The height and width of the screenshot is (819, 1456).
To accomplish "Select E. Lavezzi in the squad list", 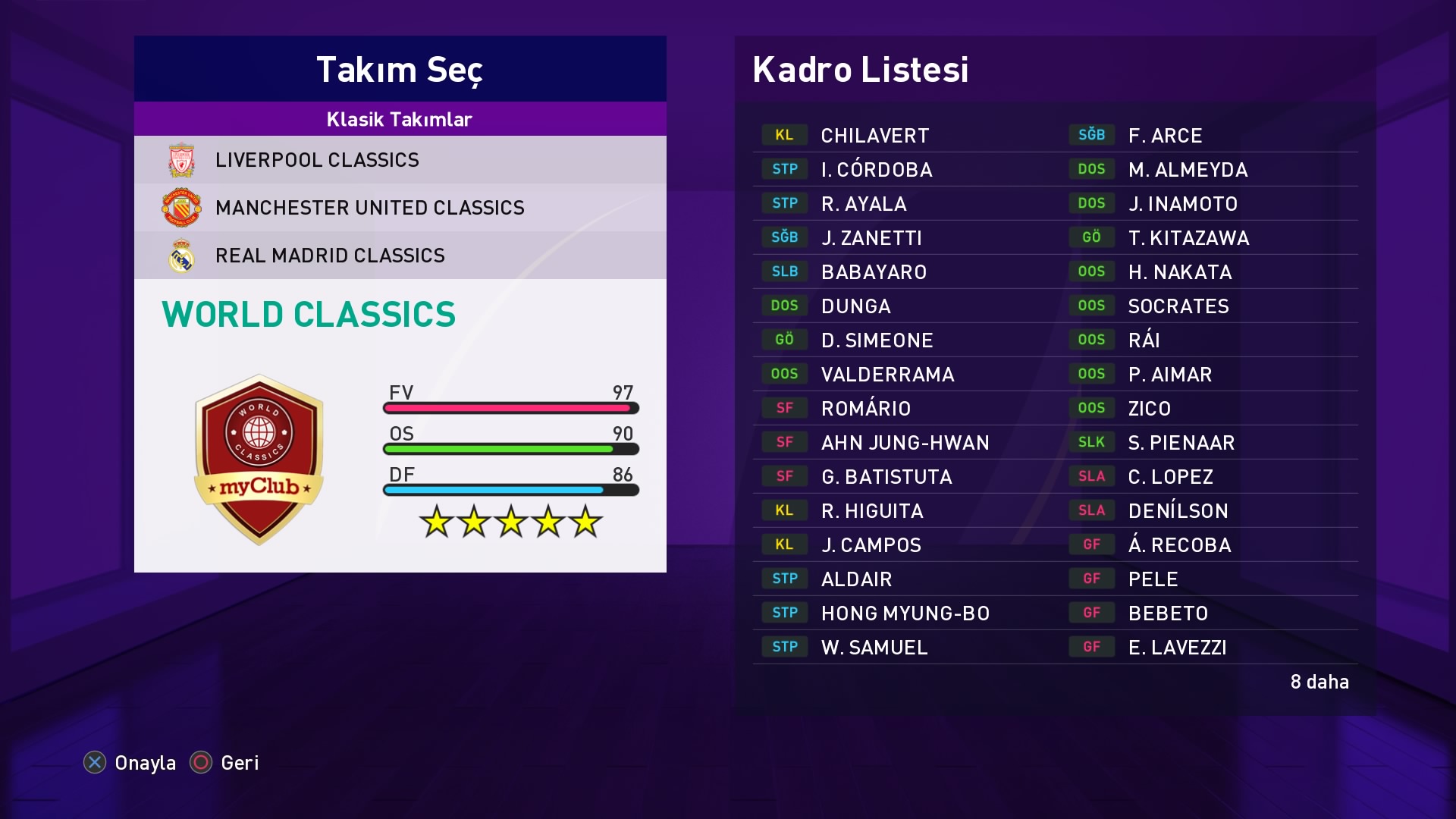I will (1177, 648).
